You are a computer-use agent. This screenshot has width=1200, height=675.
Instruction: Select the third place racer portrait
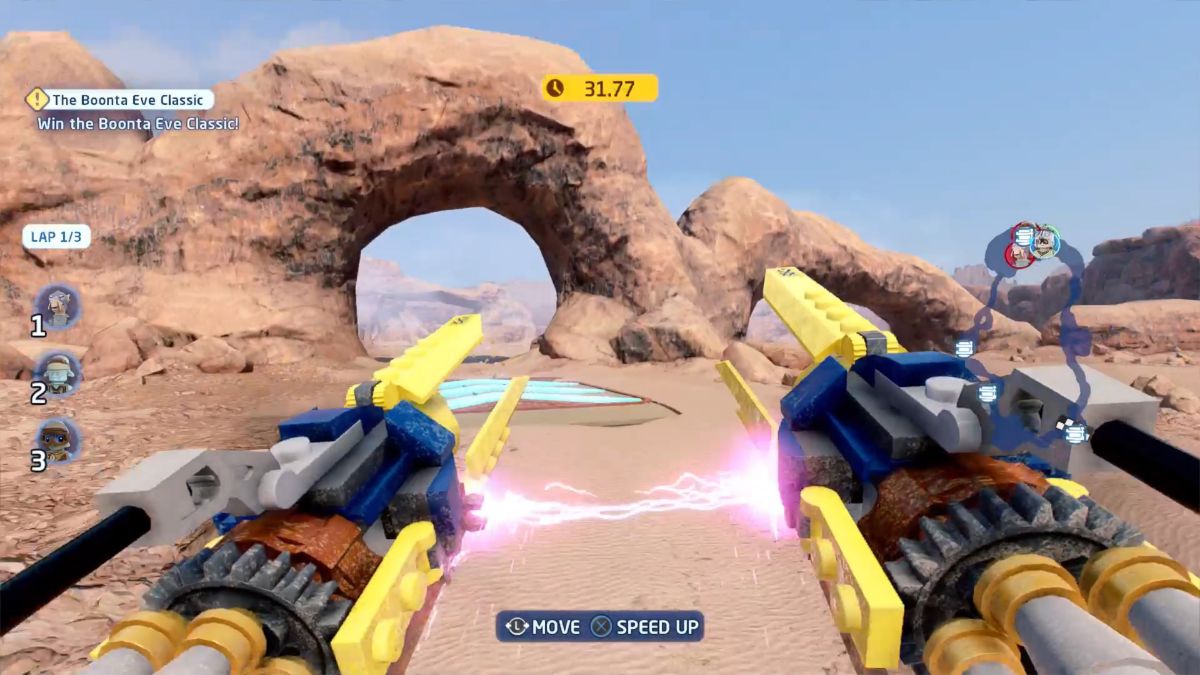click(x=59, y=440)
